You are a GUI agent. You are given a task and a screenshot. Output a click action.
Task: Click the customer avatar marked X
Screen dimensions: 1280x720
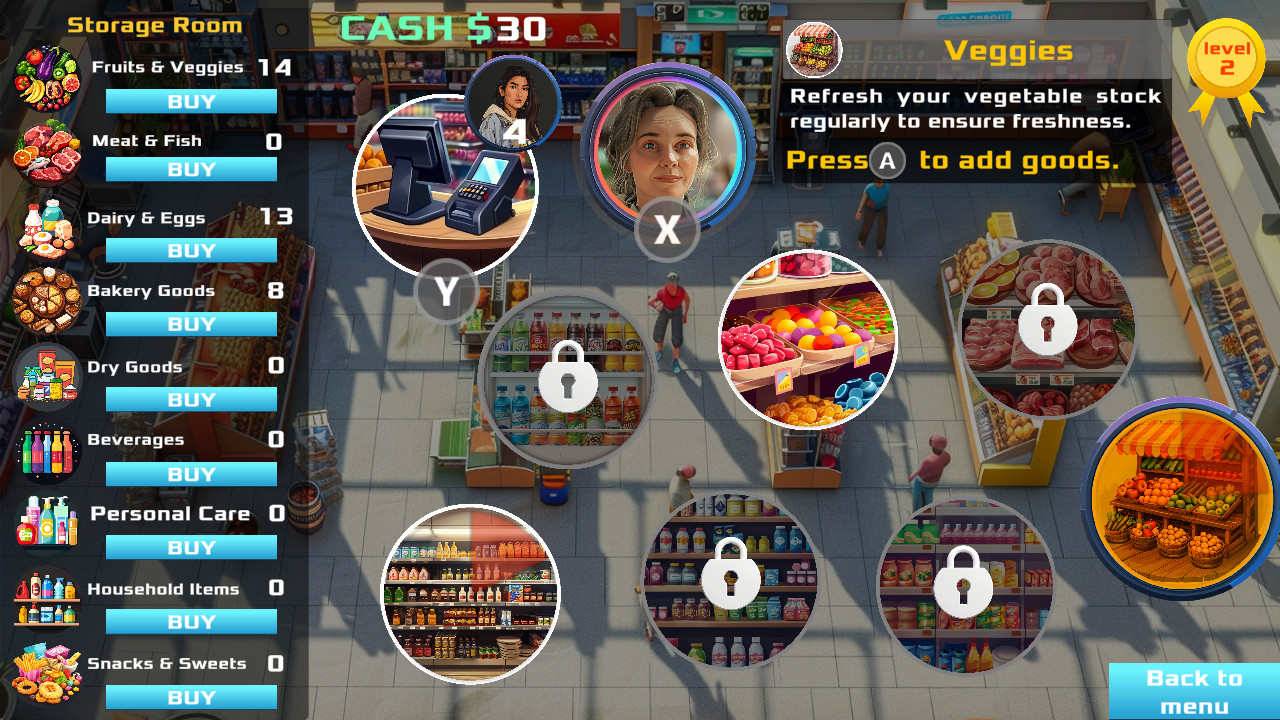tap(667, 150)
